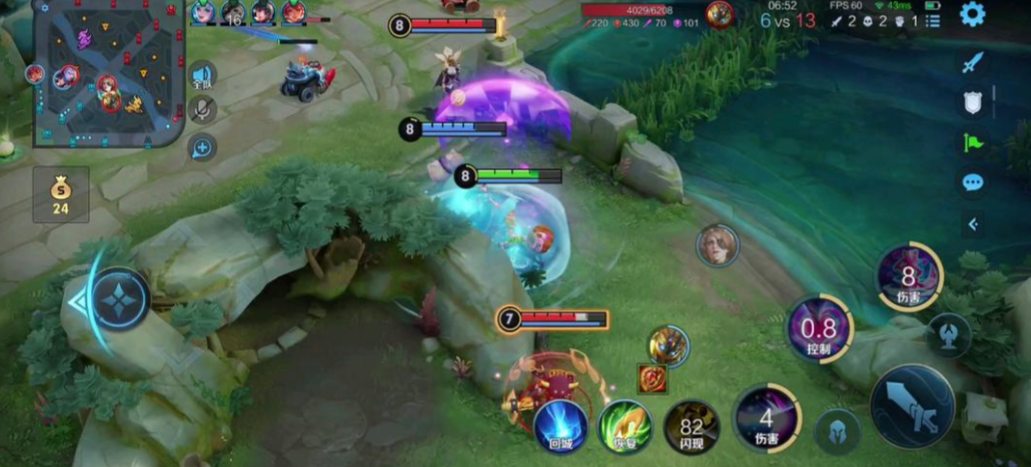Tap the sword attack signal icon
The image size is (1031, 467).
pos(972,62)
